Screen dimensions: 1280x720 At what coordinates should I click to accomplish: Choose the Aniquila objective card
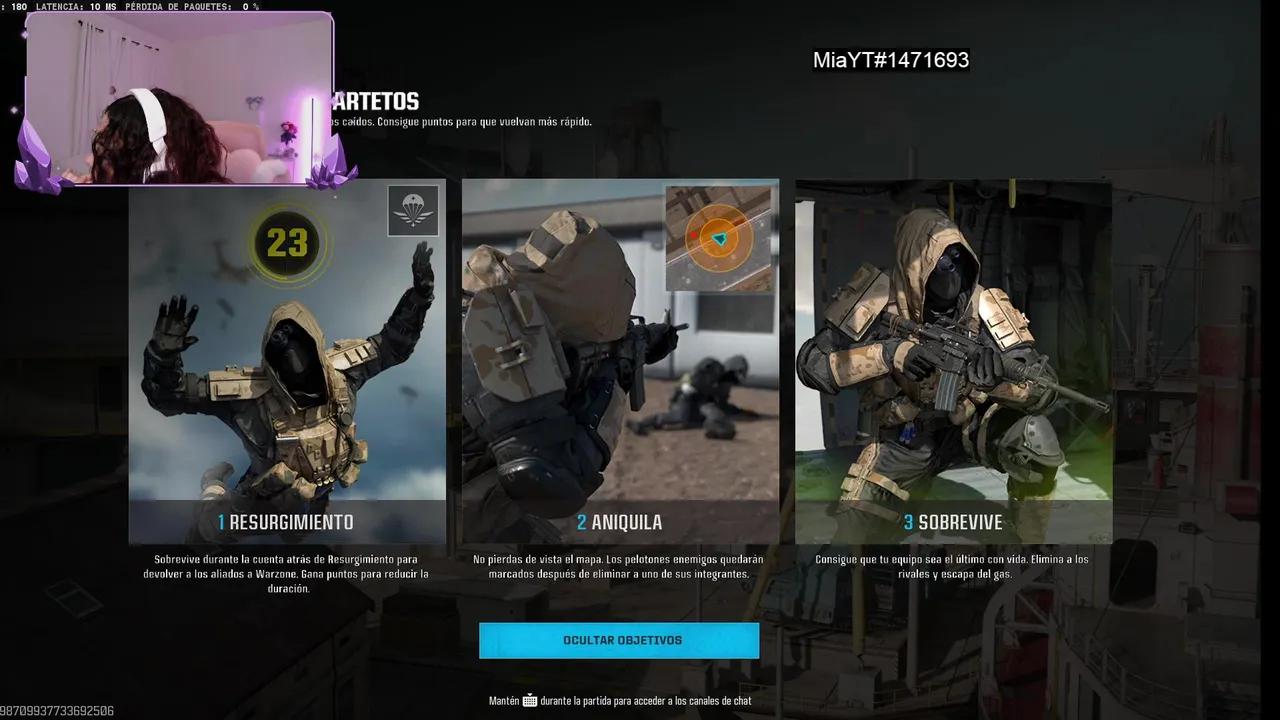pyautogui.click(x=620, y=362)
